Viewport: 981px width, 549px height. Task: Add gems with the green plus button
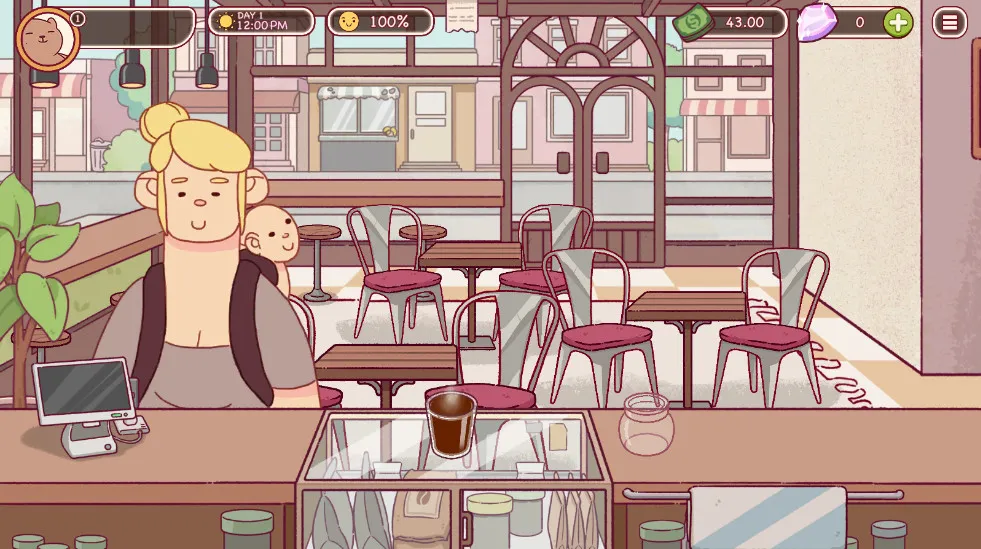coord(897,22)
